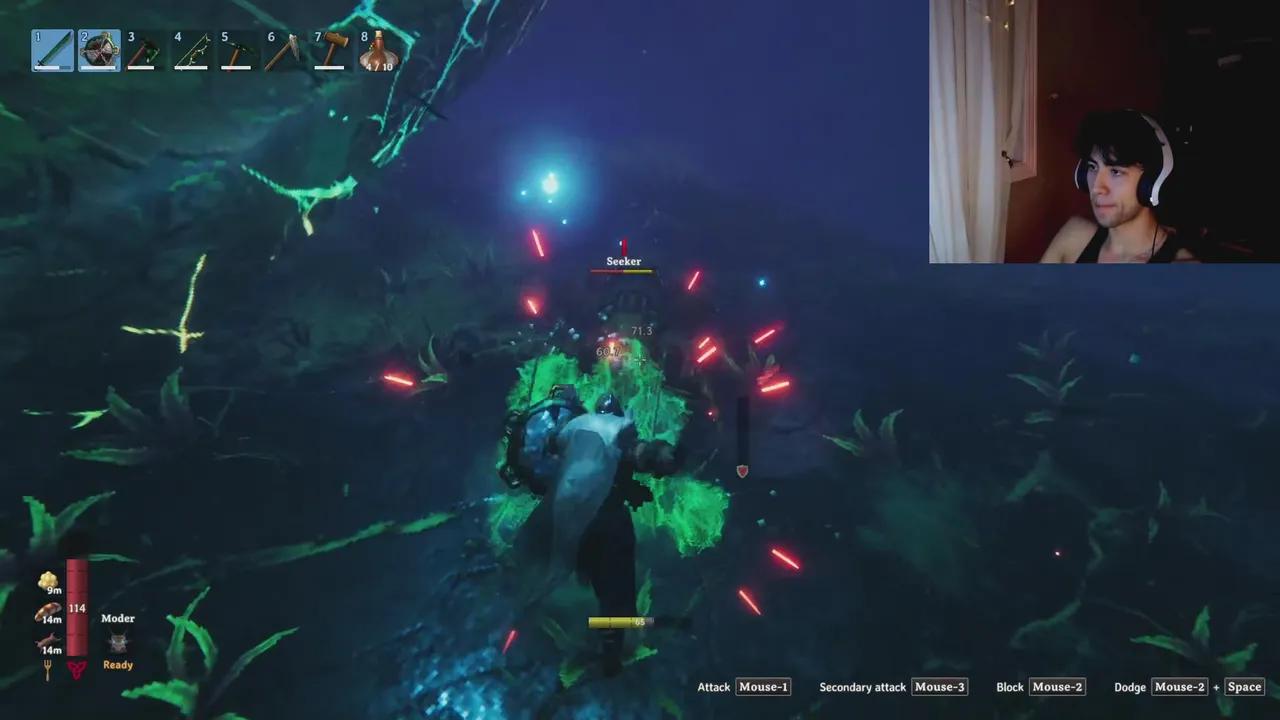Equip the hammer in hotbar slot 7
The image size is (1280, 720).
coord(330,50)
